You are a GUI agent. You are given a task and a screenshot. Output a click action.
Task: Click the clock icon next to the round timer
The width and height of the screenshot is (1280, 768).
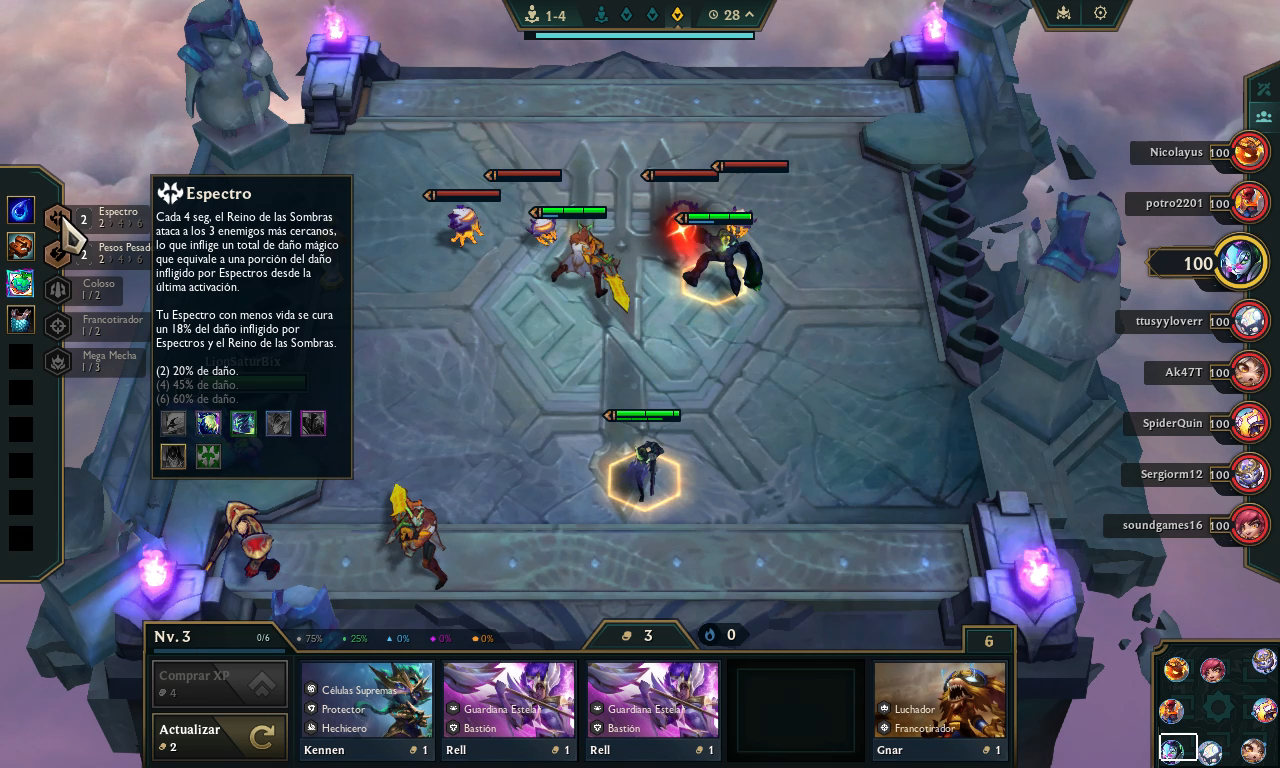[712, 15]
